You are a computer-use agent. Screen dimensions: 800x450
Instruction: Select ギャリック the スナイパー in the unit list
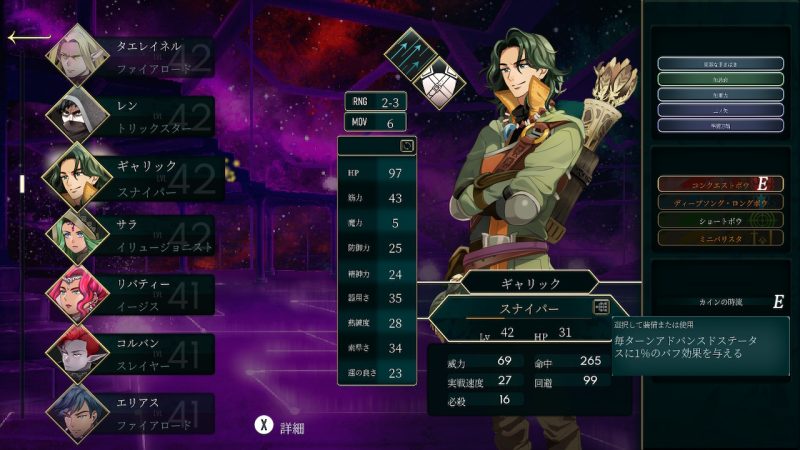point(130,174)
